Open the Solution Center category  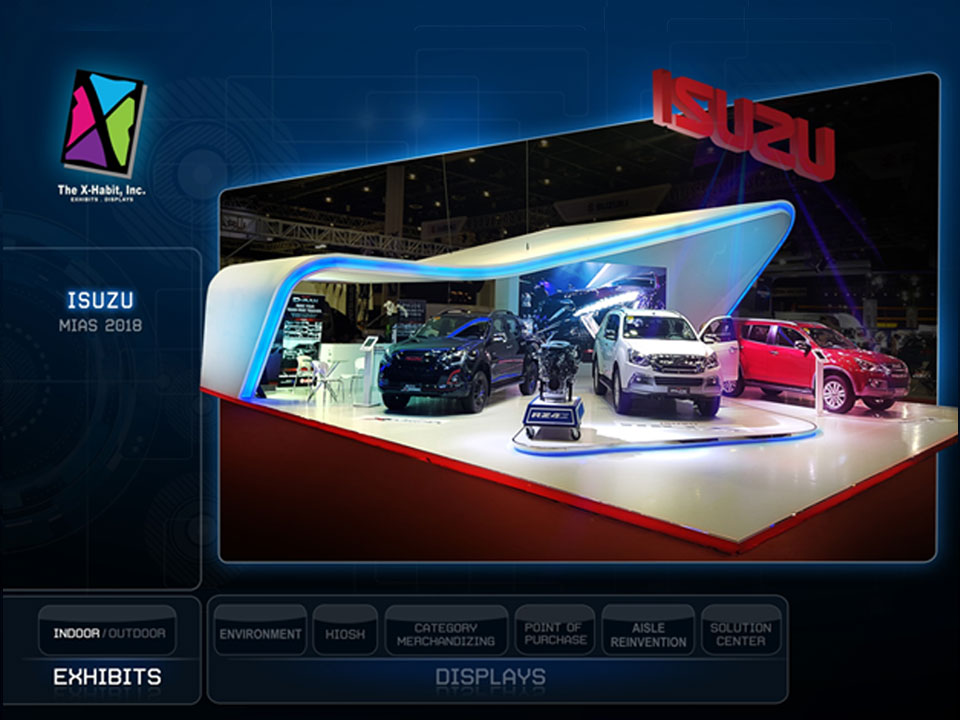click(740, 634)
